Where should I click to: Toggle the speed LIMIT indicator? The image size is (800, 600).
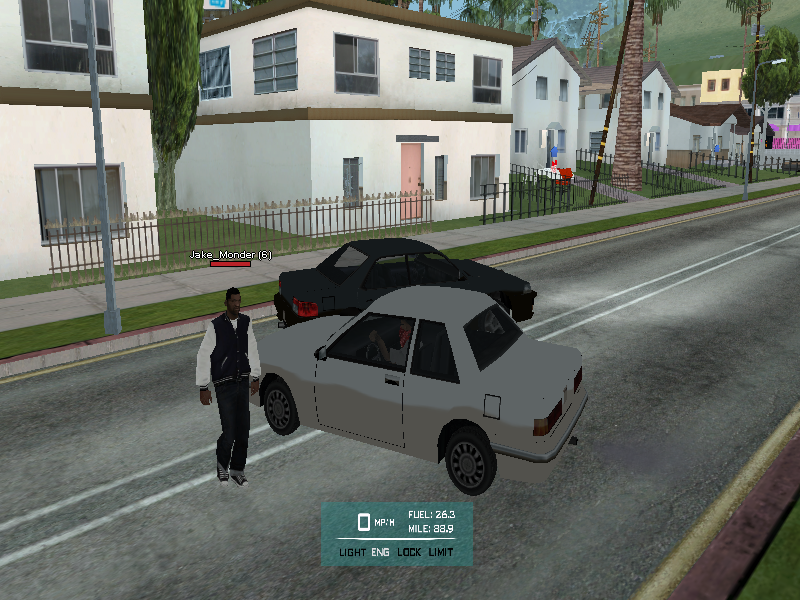coord(441,552)
